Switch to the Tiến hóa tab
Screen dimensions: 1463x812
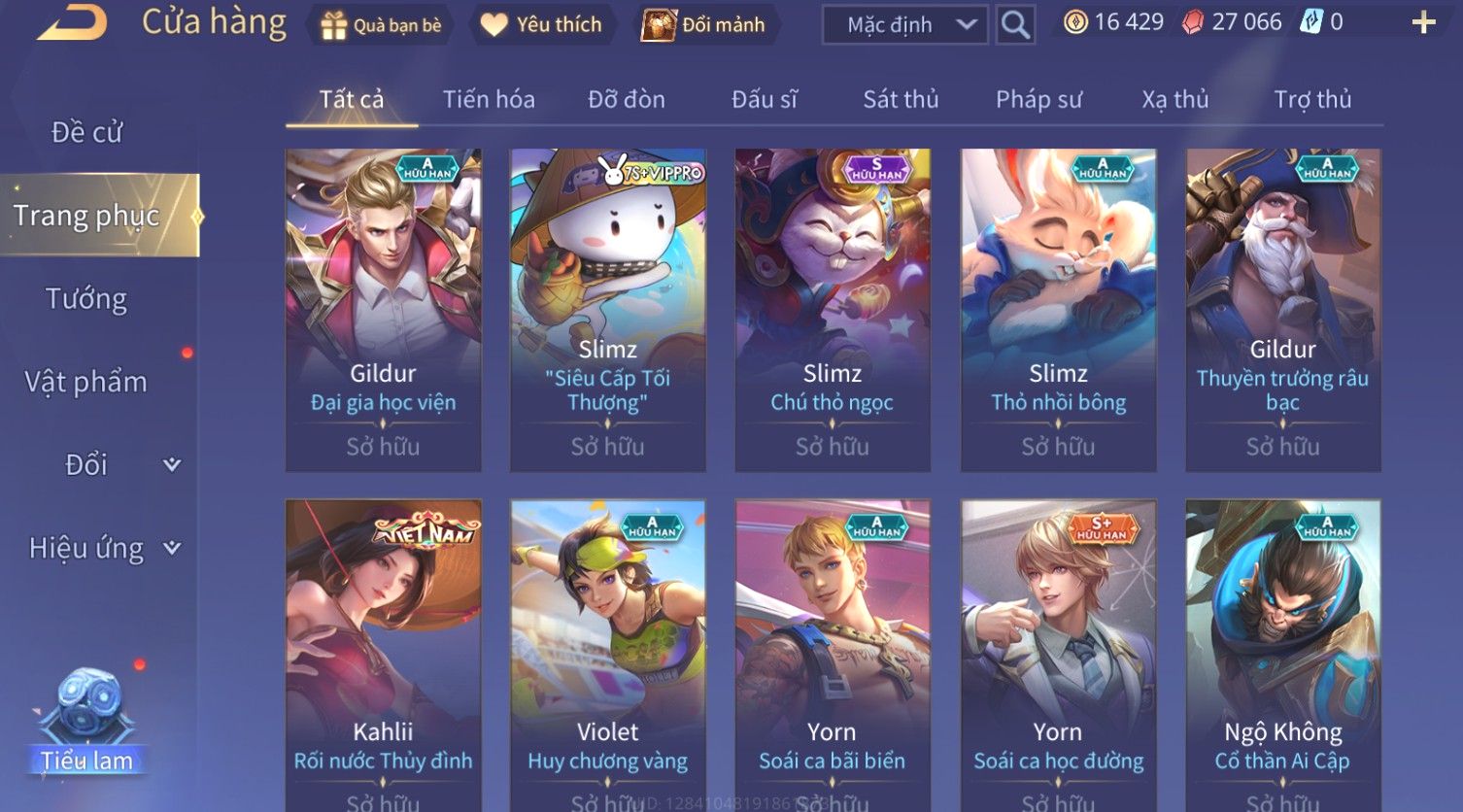click(x=489, y=99)
